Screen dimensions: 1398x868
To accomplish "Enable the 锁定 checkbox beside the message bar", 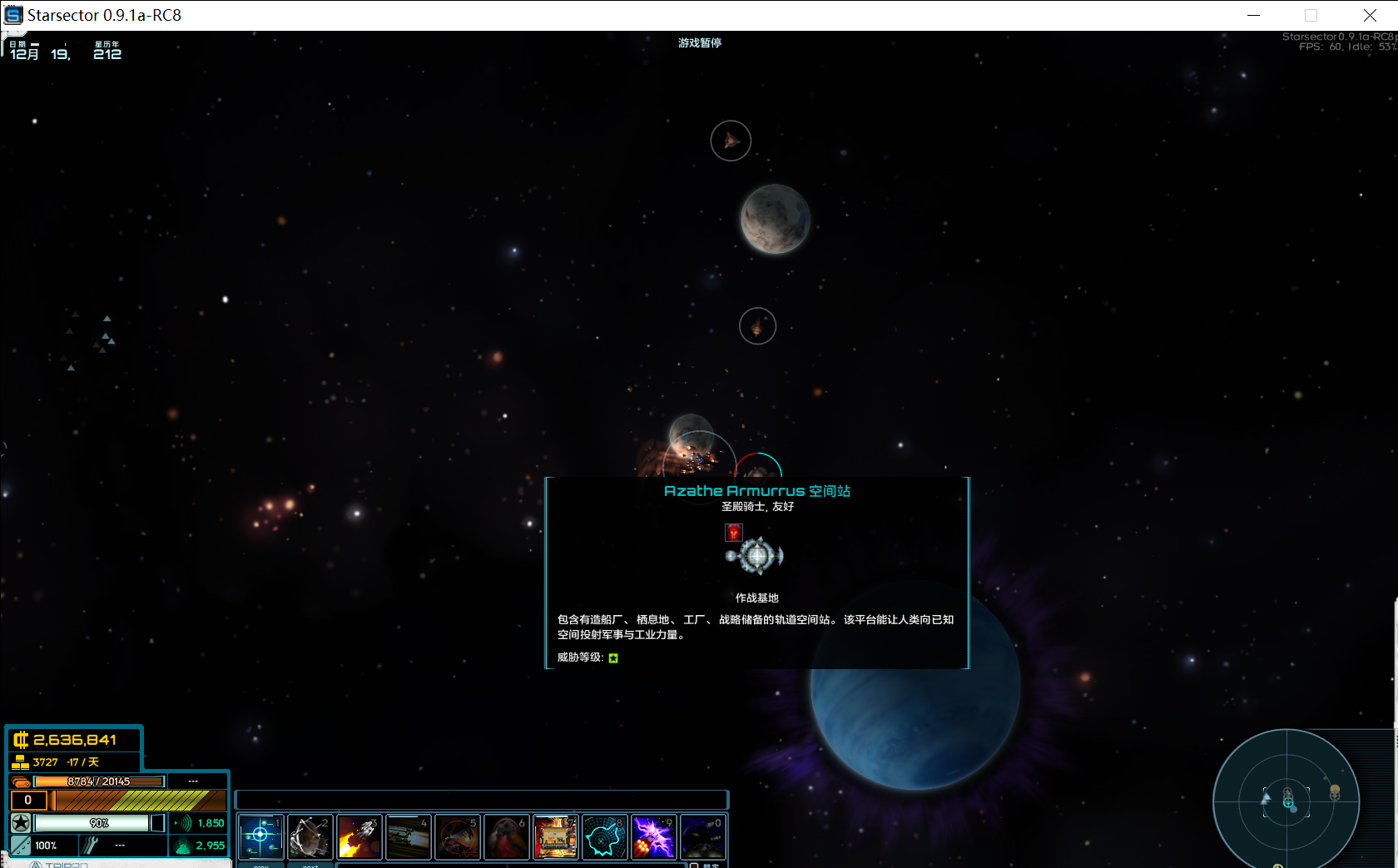I will pyautogui.click(x=696, y=866).
